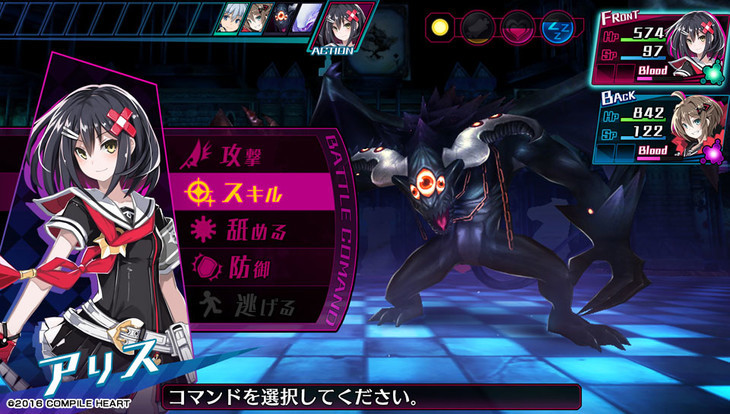Viewport: 730px width, 414px height.
Task: Click the silver-haired girl turn order portrait
Action: click(229, 18)
